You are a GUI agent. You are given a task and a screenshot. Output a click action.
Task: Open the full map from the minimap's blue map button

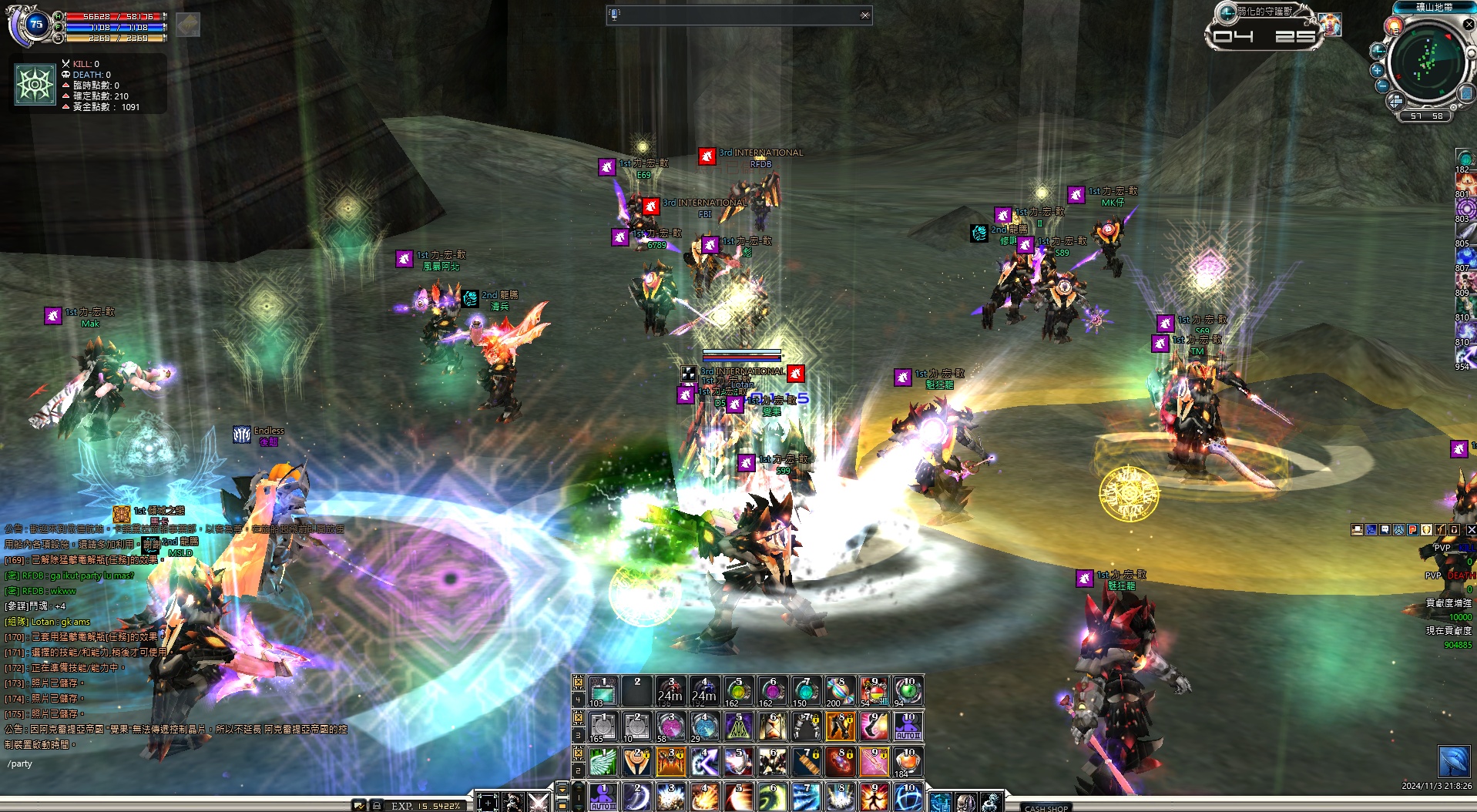1465,93
